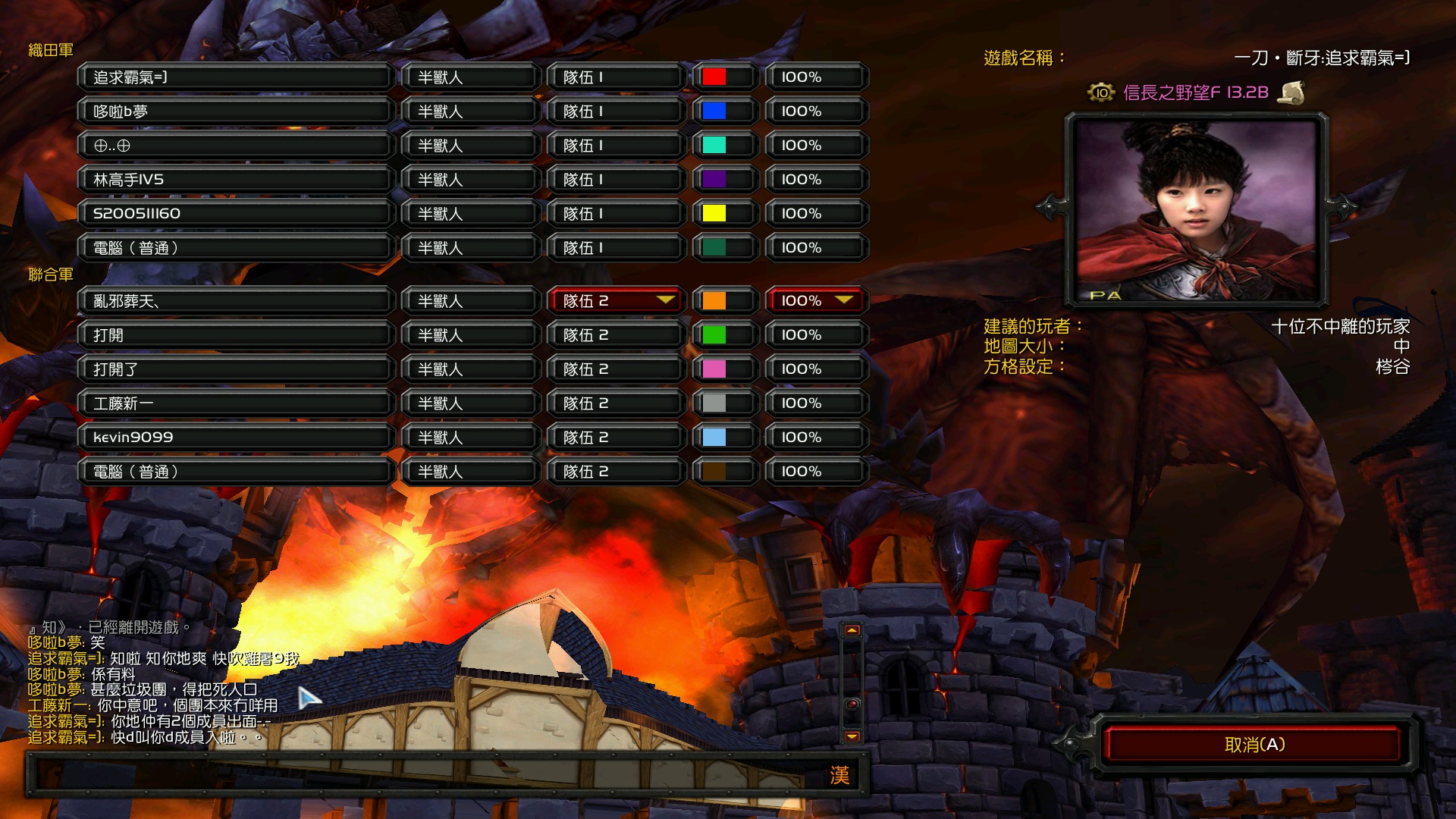Choose the yellow player color swatch

click(714, 214)
